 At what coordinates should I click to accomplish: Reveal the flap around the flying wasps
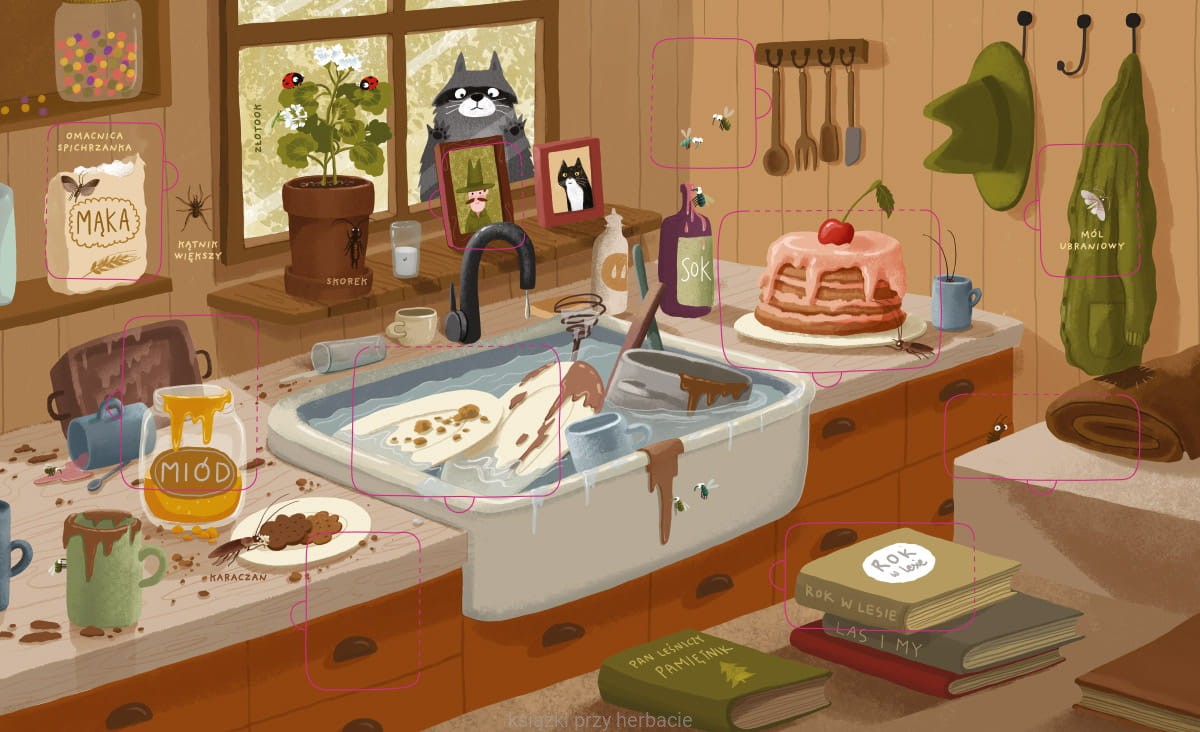pos(703,103)
